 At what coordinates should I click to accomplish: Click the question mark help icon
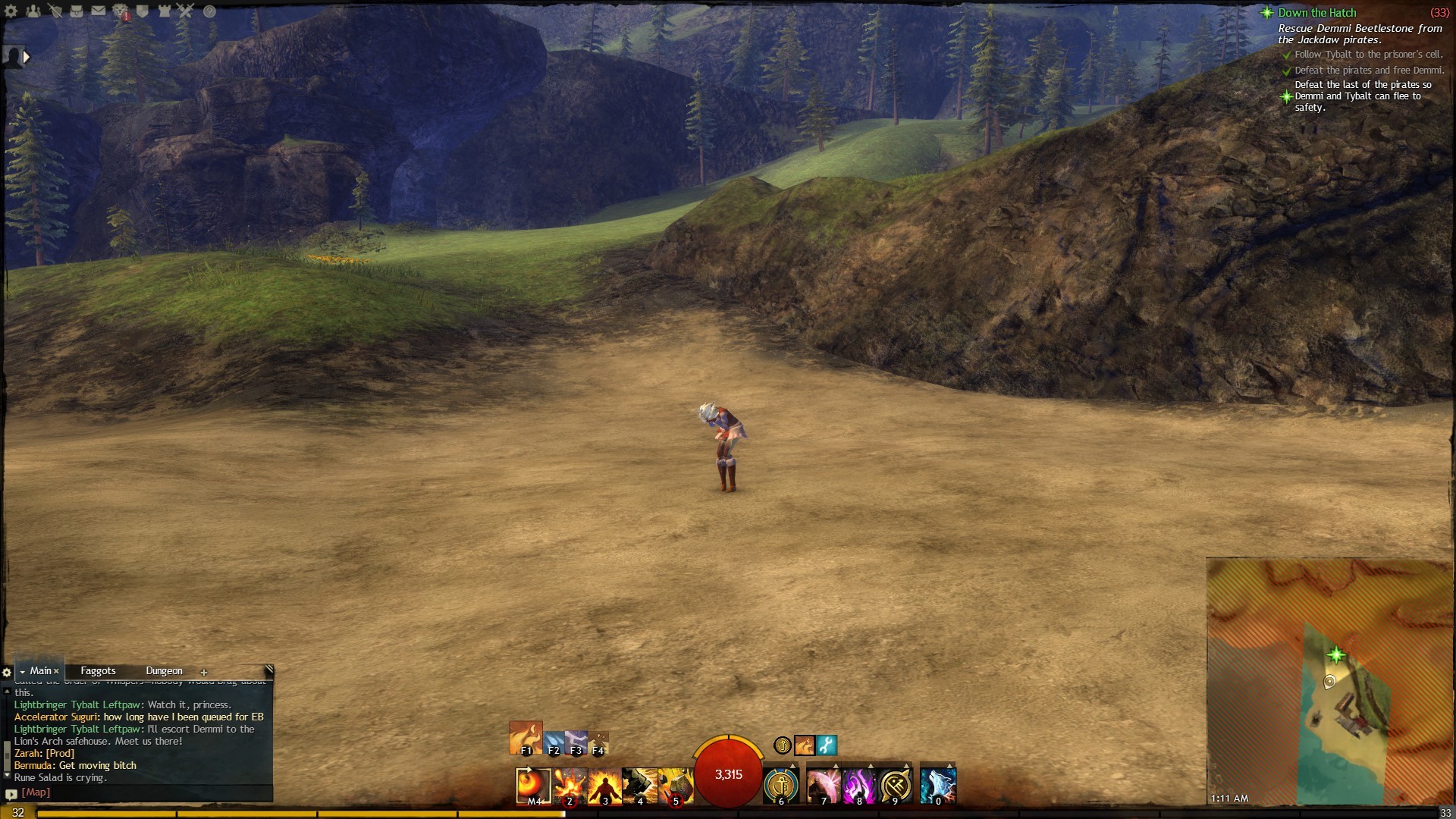[209, 11]
